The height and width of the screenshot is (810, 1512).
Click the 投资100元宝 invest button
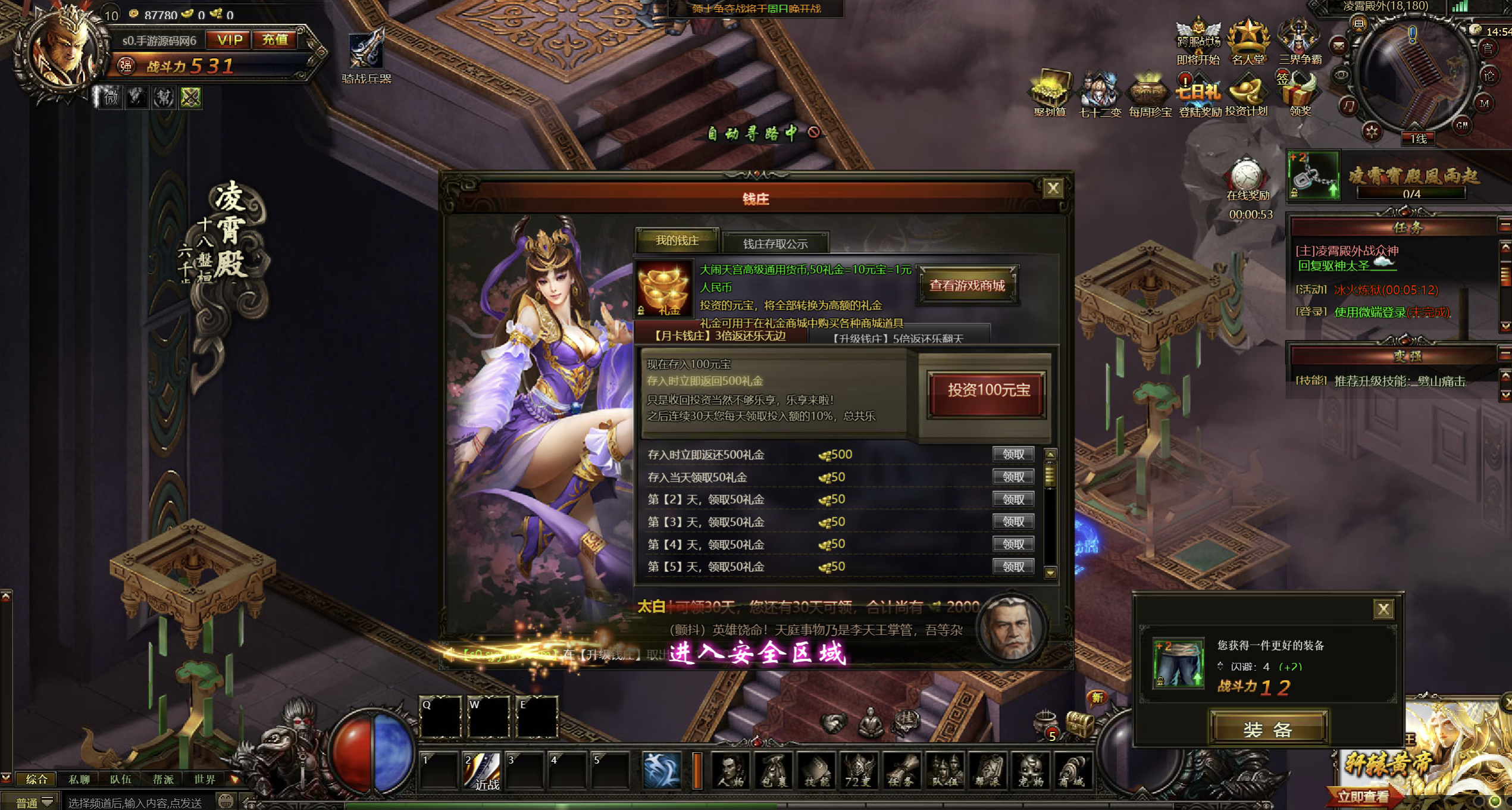988,390
